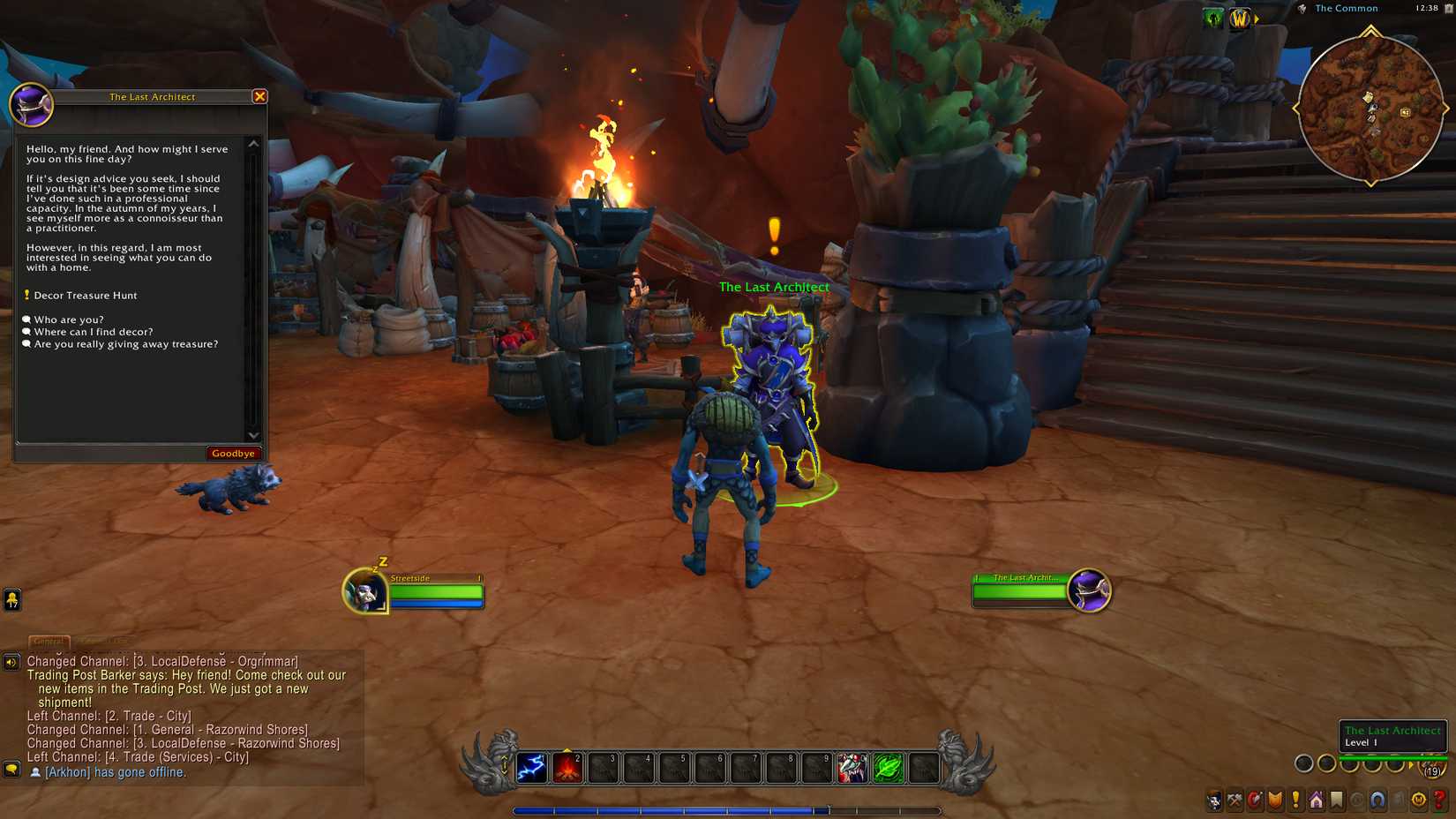This screenshot has height=819, width=1456.
Task: Open the Character Info panel
Action: point(1213,801)
